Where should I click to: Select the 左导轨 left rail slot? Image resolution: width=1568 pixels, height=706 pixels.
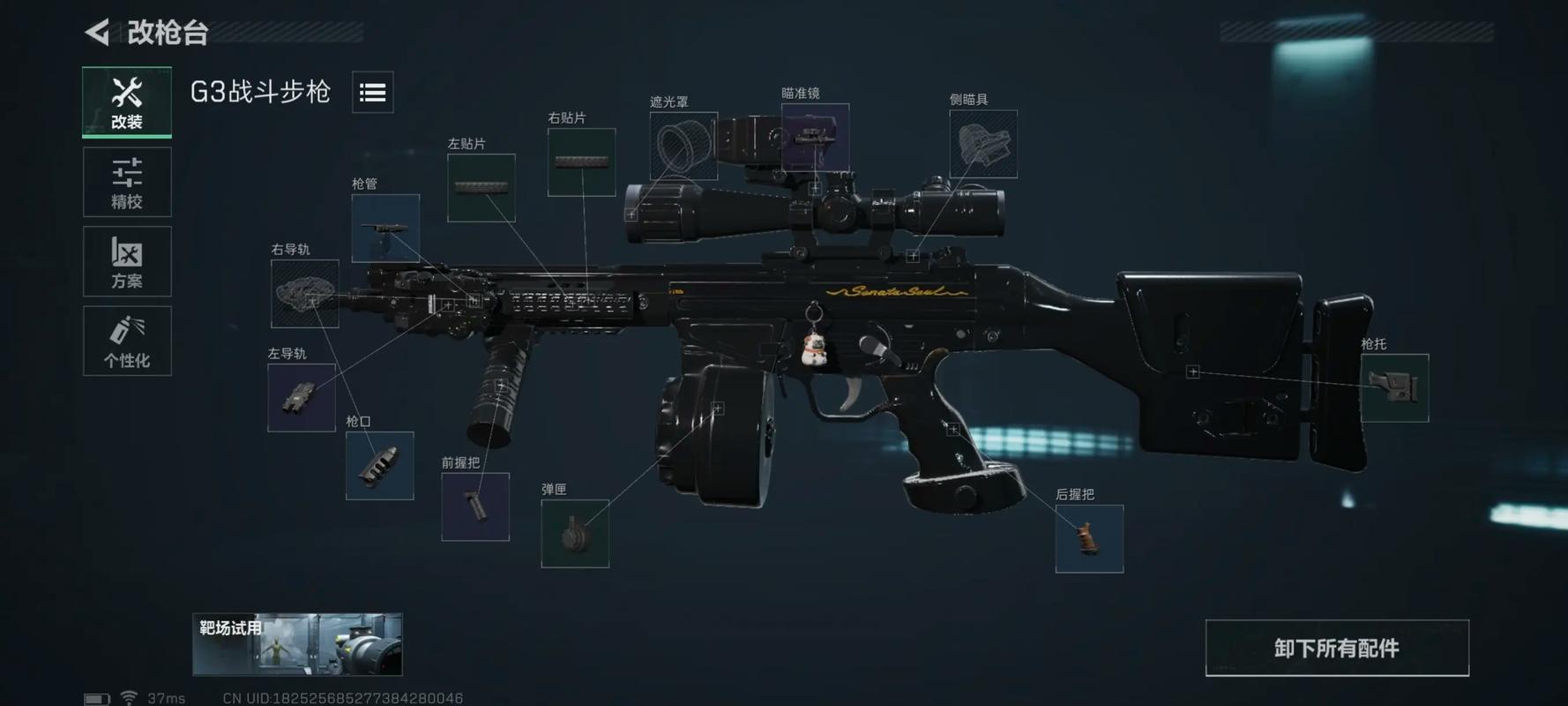(x=301, y=397)
